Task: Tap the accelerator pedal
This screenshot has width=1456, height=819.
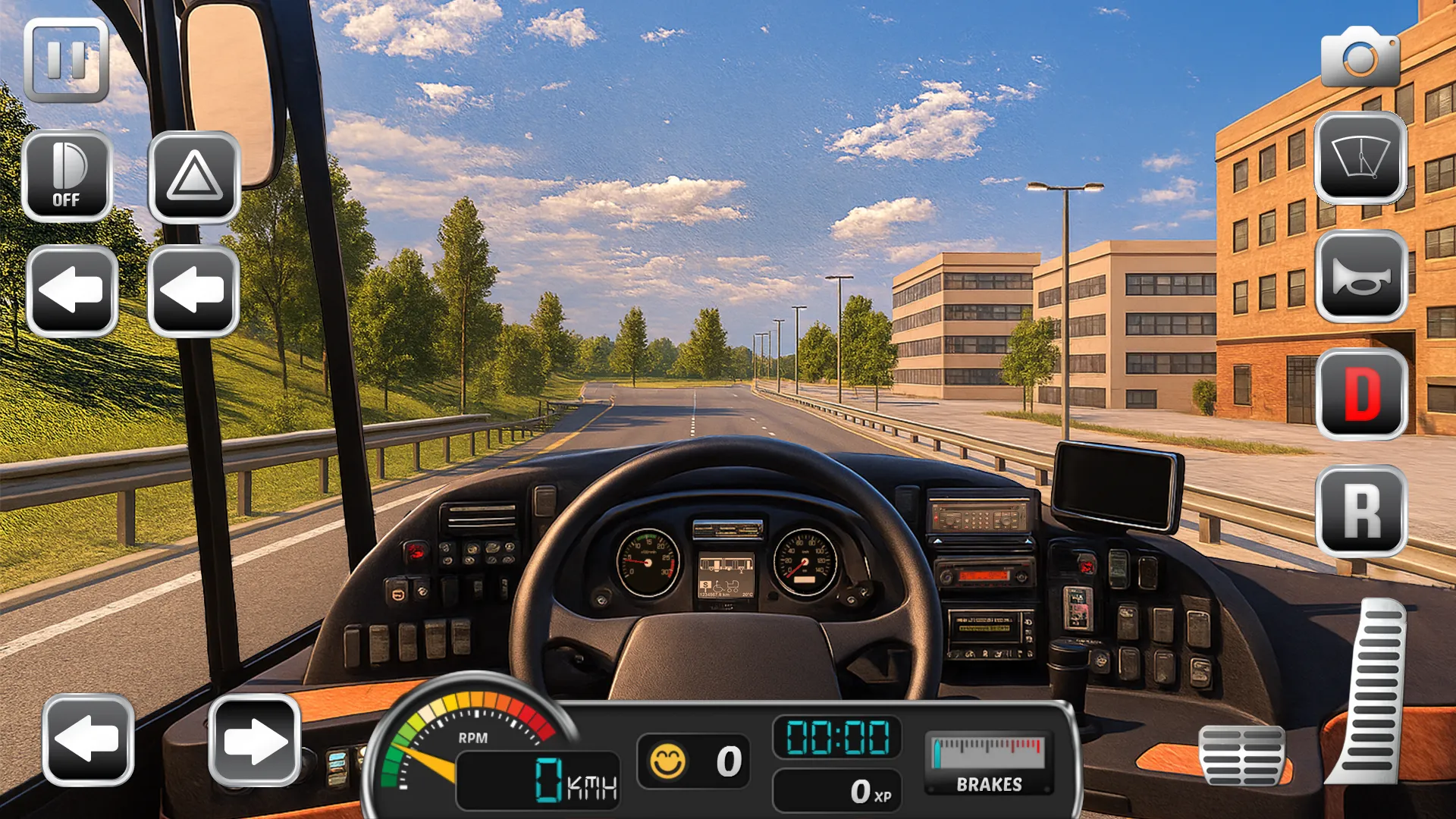Action: click(x=1371, y=690)
